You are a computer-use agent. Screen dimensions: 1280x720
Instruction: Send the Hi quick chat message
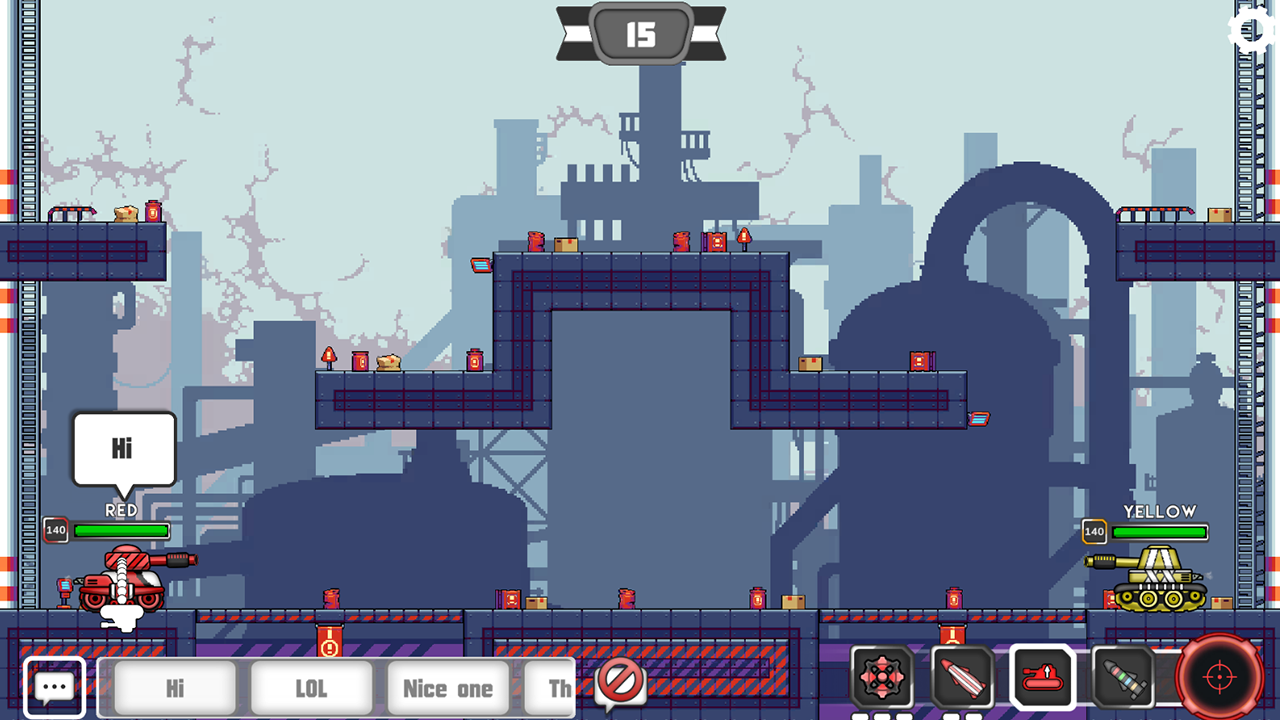tap(173, 688)
